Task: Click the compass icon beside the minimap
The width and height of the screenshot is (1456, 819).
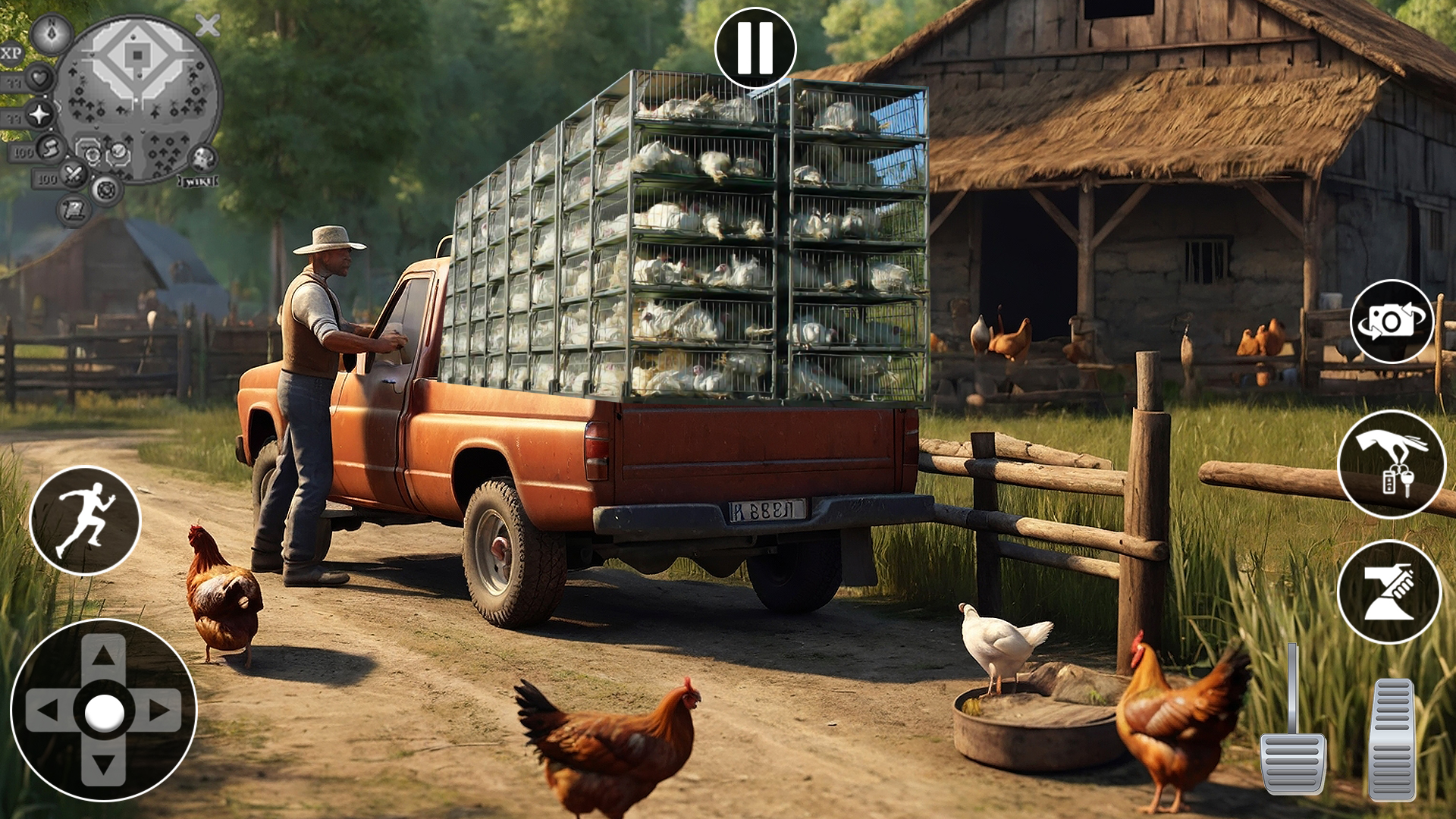Action: pos(52,34)
